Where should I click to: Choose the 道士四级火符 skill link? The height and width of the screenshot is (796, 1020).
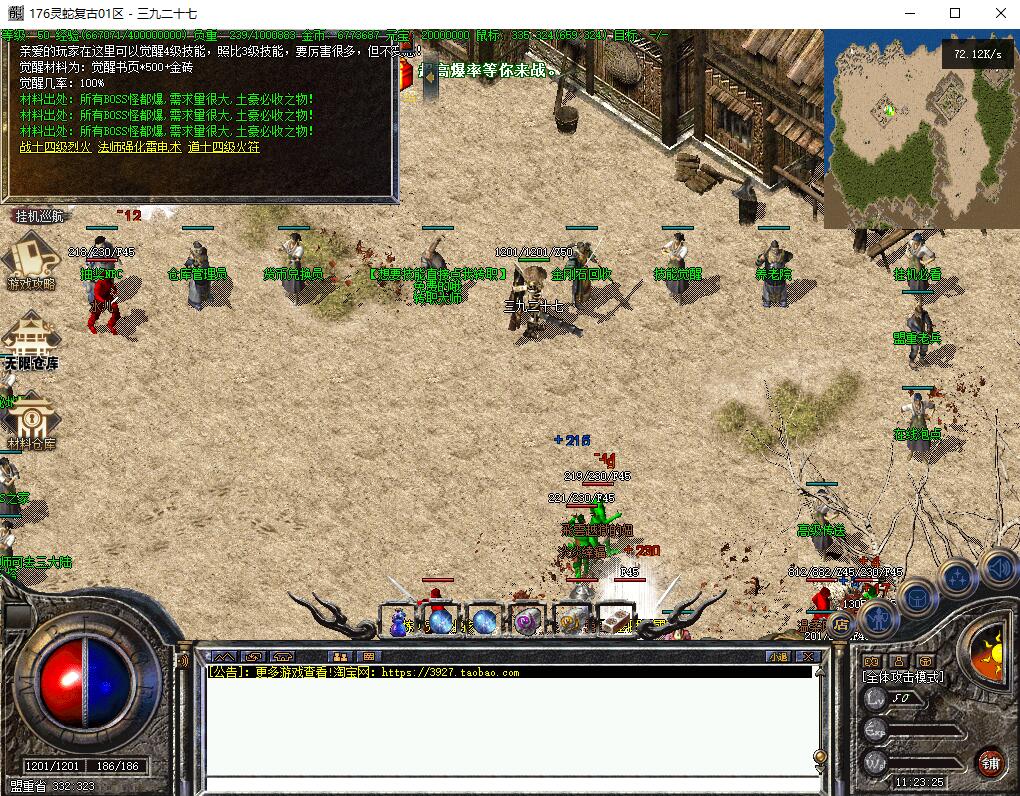223,147
